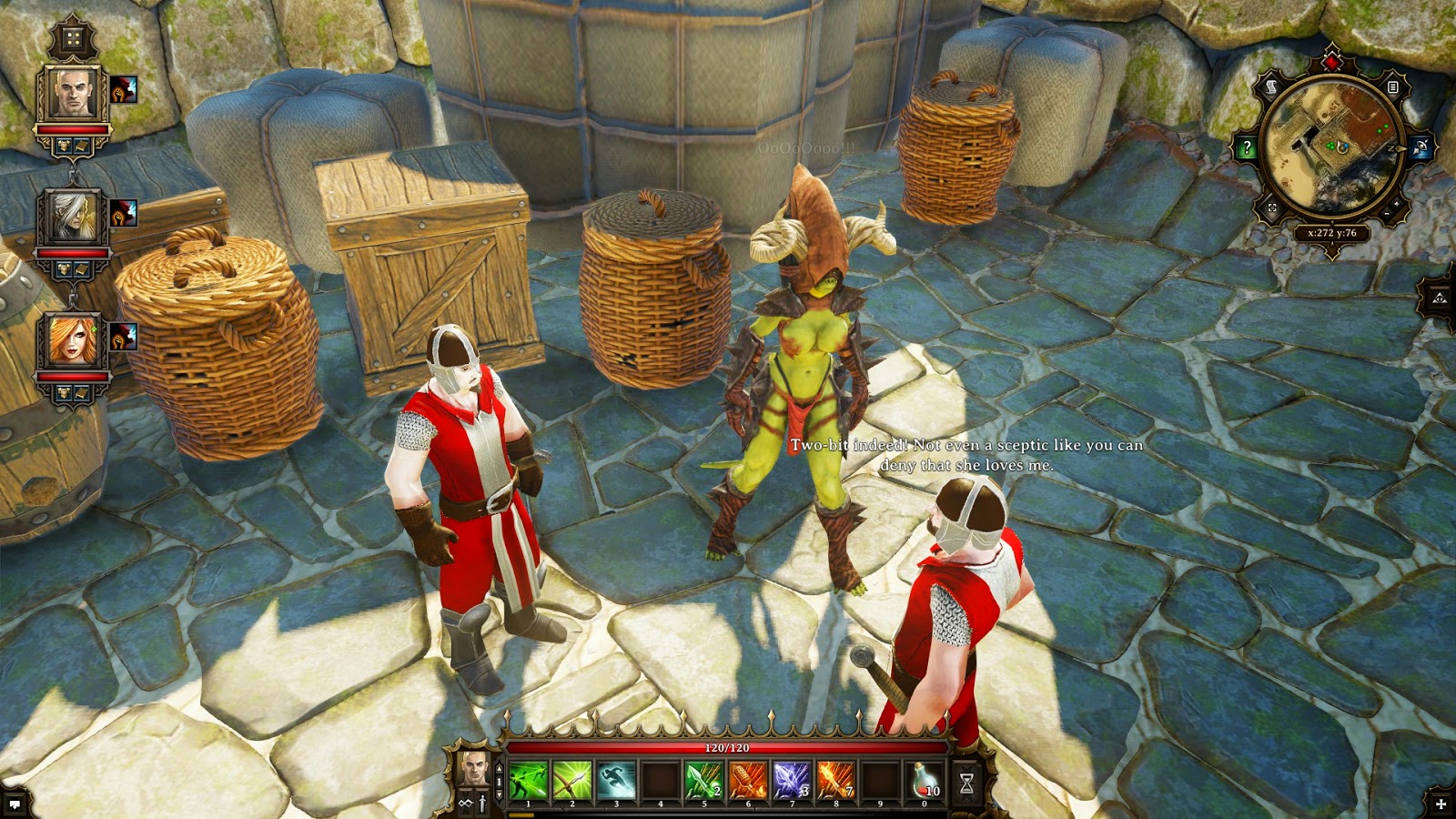Select the green poison arrows stack
The image size is (1456, 819).
click(703, 780)
